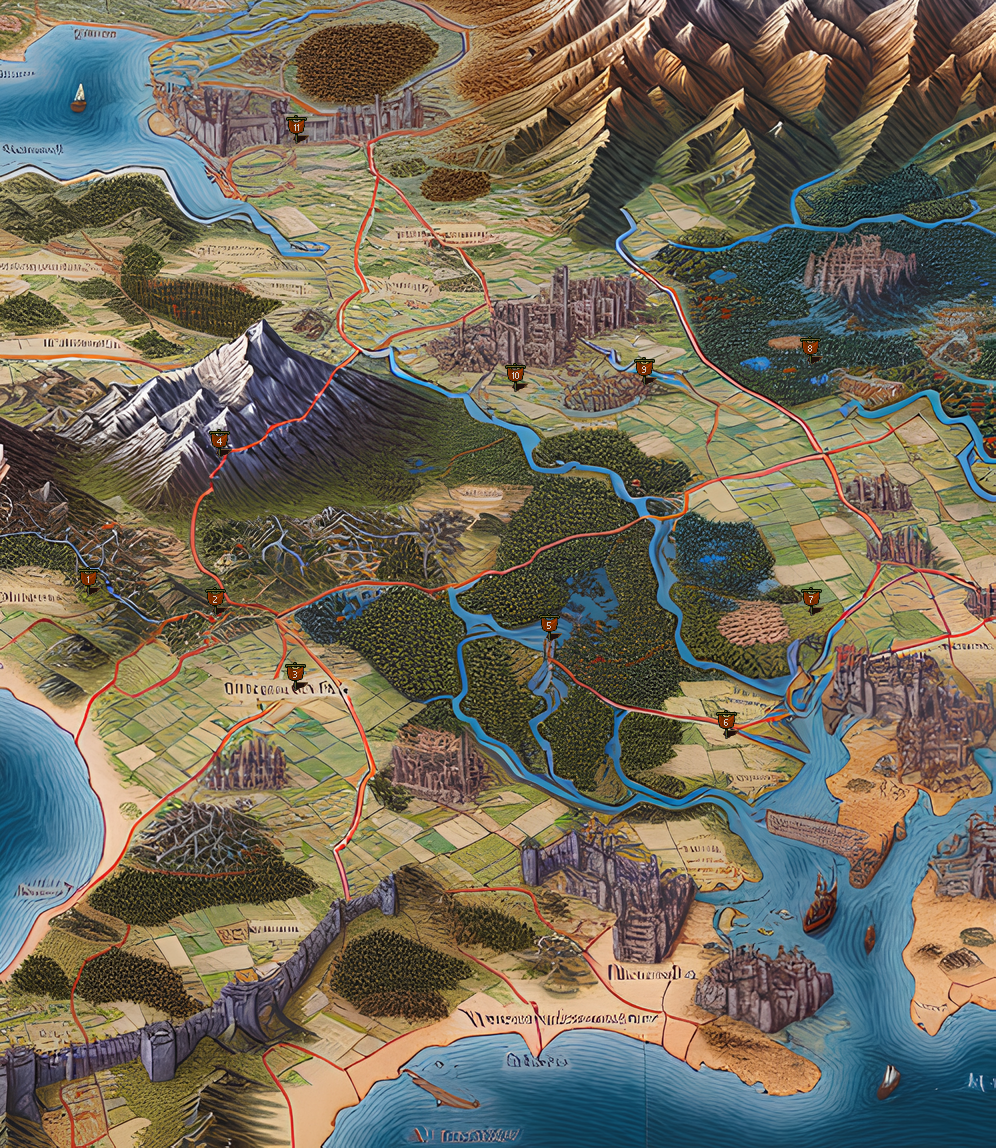Viewport: 996px width, 1148px height.
Task: Open map marker number 11
Action: [296, 127]
